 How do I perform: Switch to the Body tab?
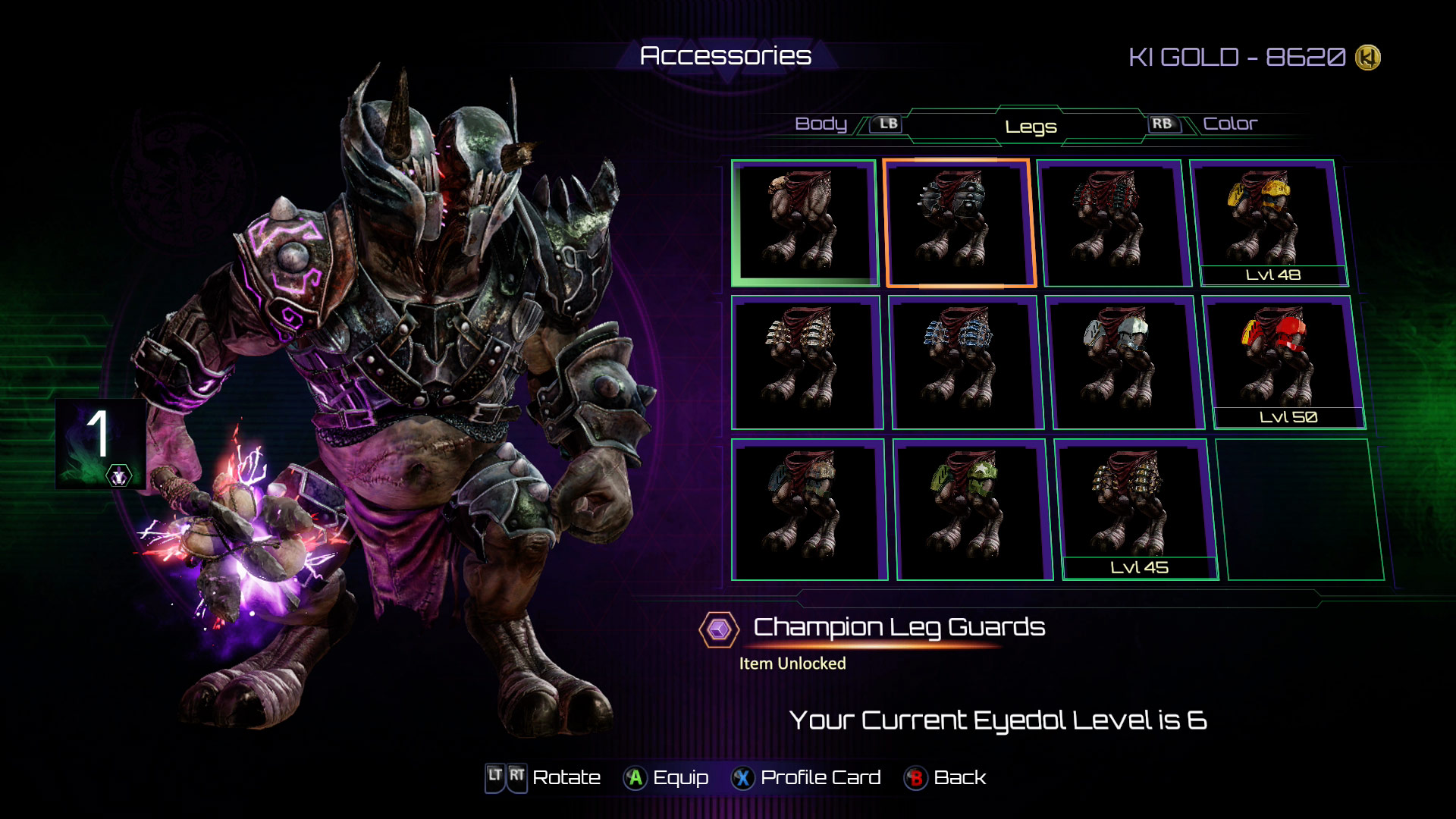tap(821, 124)
